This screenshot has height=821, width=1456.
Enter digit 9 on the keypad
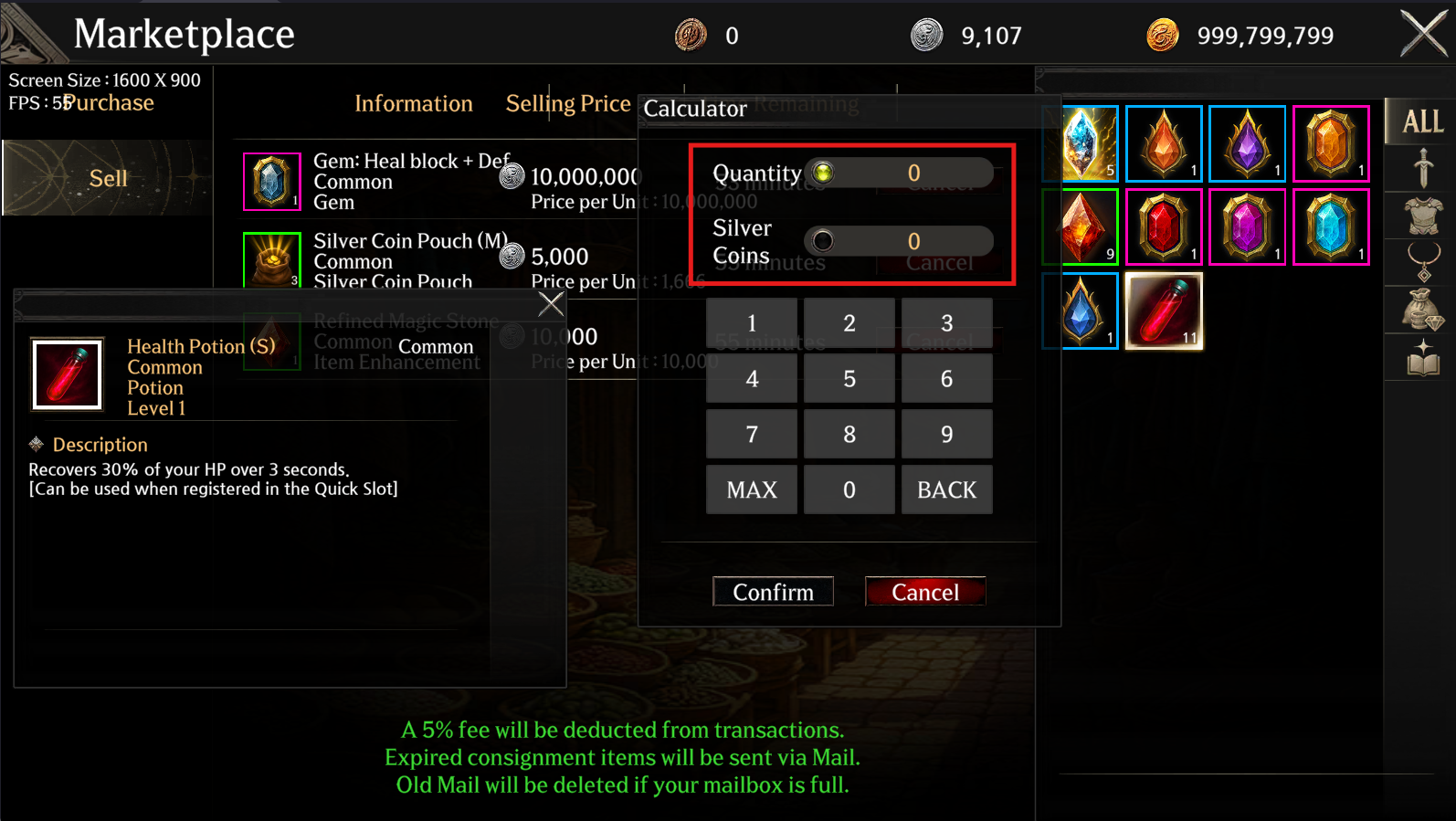[x=946, y=434]
